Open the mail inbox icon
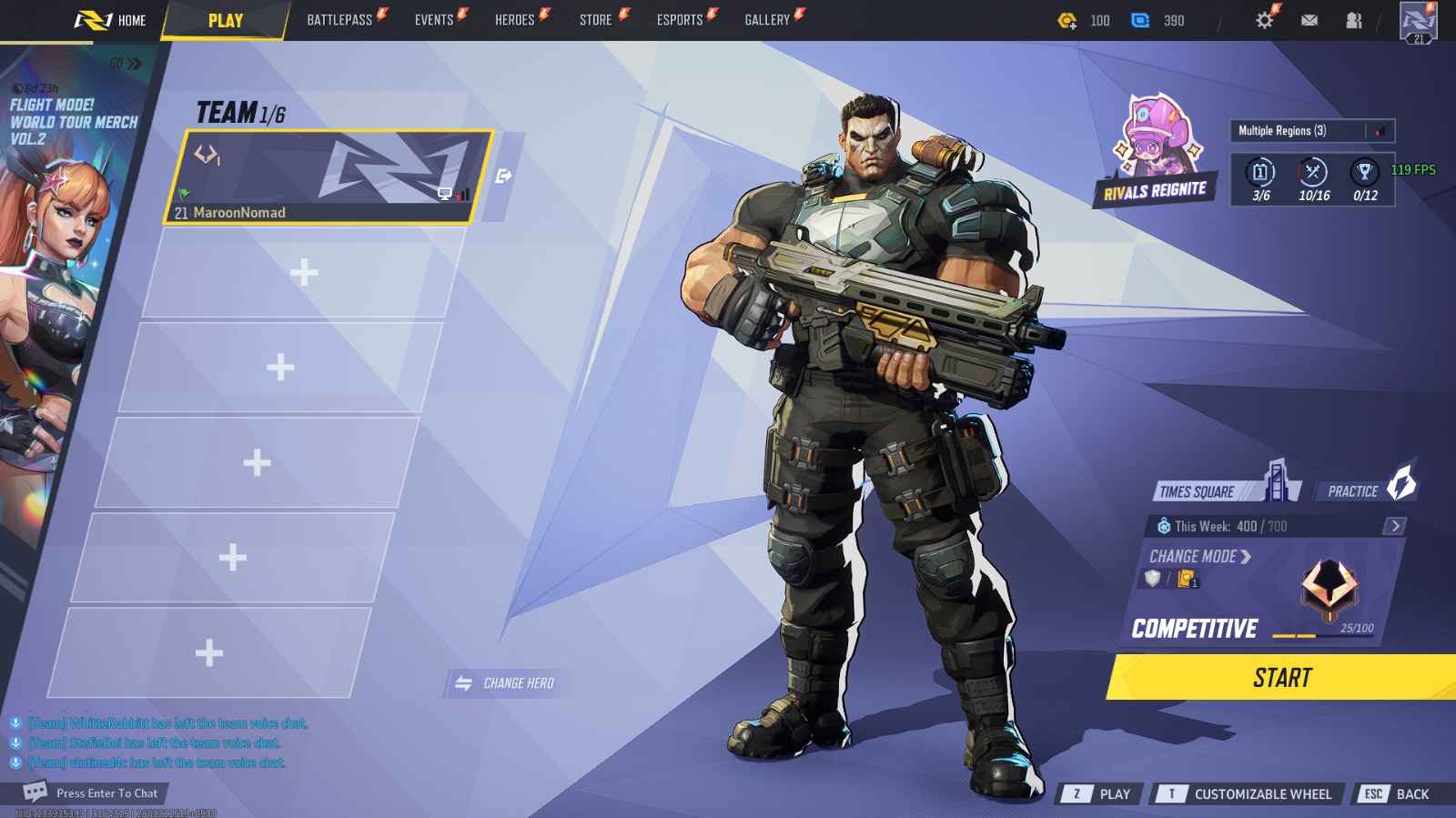 [x=1309, y=19]
